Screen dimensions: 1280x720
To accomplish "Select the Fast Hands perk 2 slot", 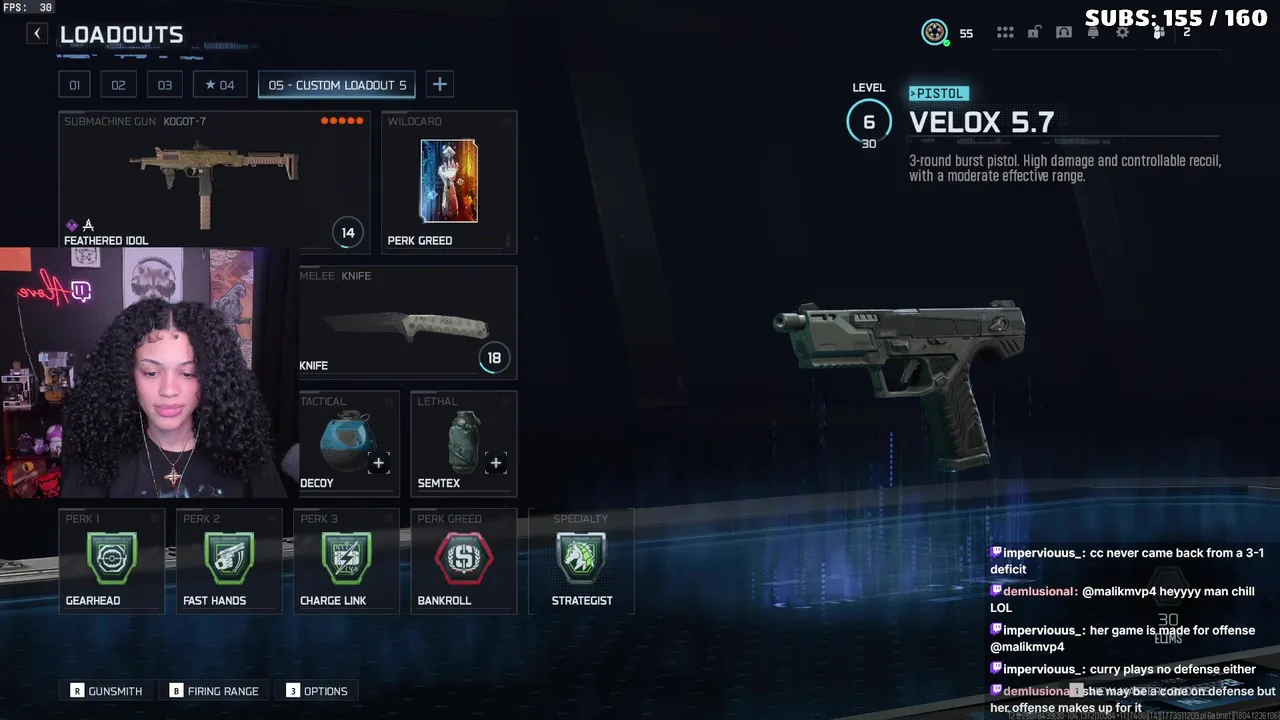I will click(x=229, y=561).
